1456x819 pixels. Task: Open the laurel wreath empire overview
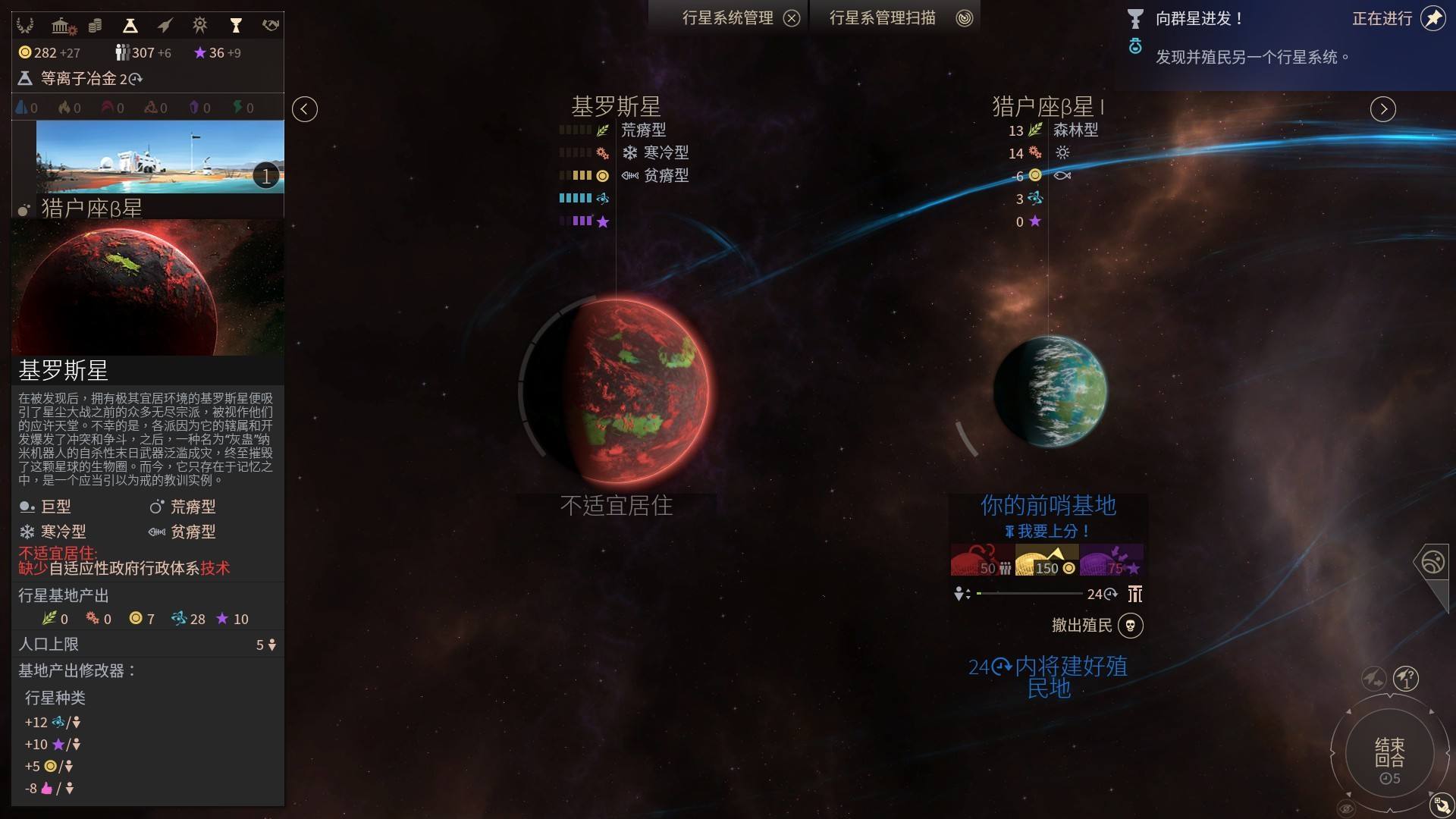25,26
